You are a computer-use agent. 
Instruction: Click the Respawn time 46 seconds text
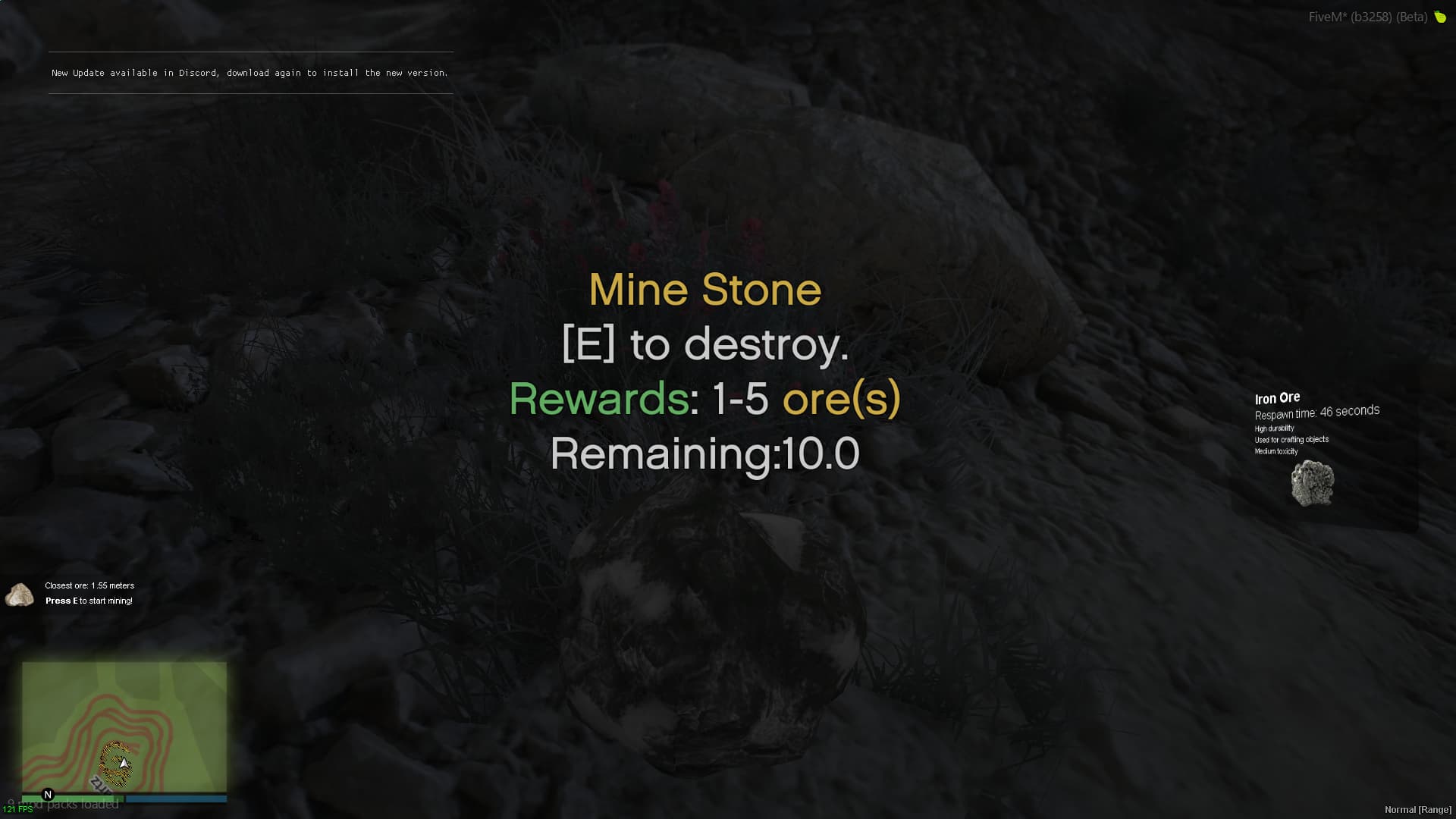[x=1317, y=414]
